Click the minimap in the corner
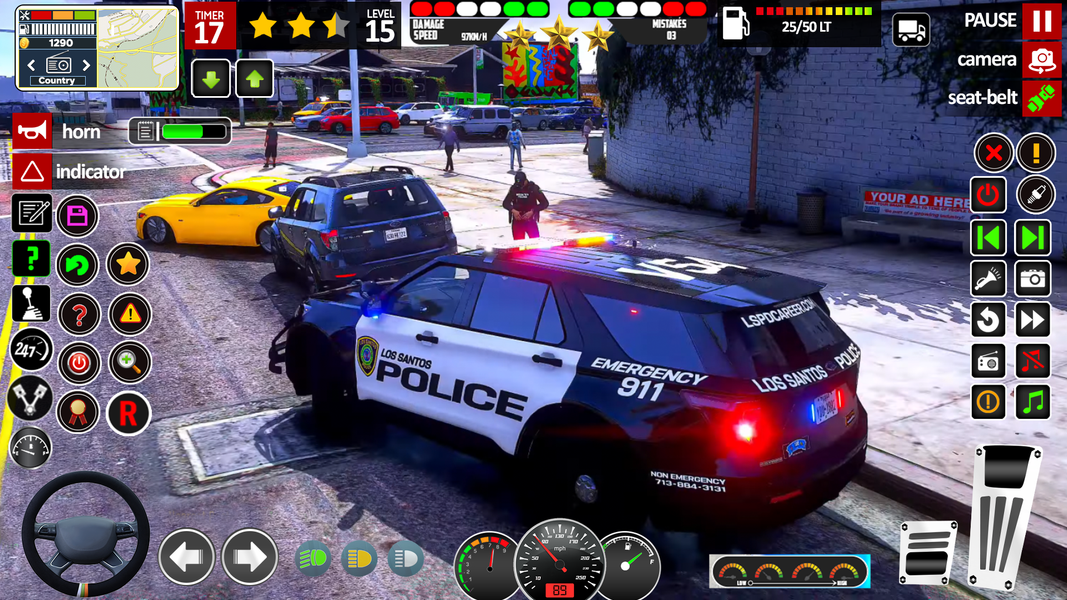Viewport: 1067px width, 600px height. (138, 47)
